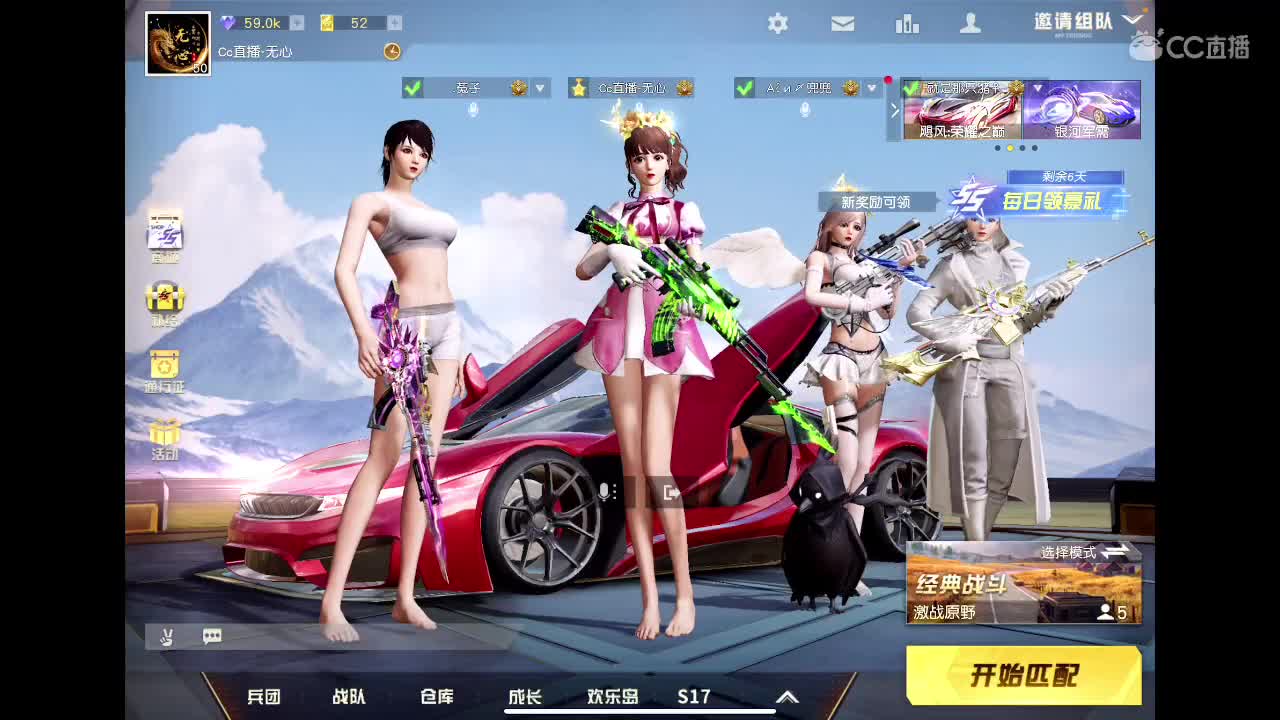Switch to the S17 season tab
This screenshot has height=720, width=1280.
[693, 697]
